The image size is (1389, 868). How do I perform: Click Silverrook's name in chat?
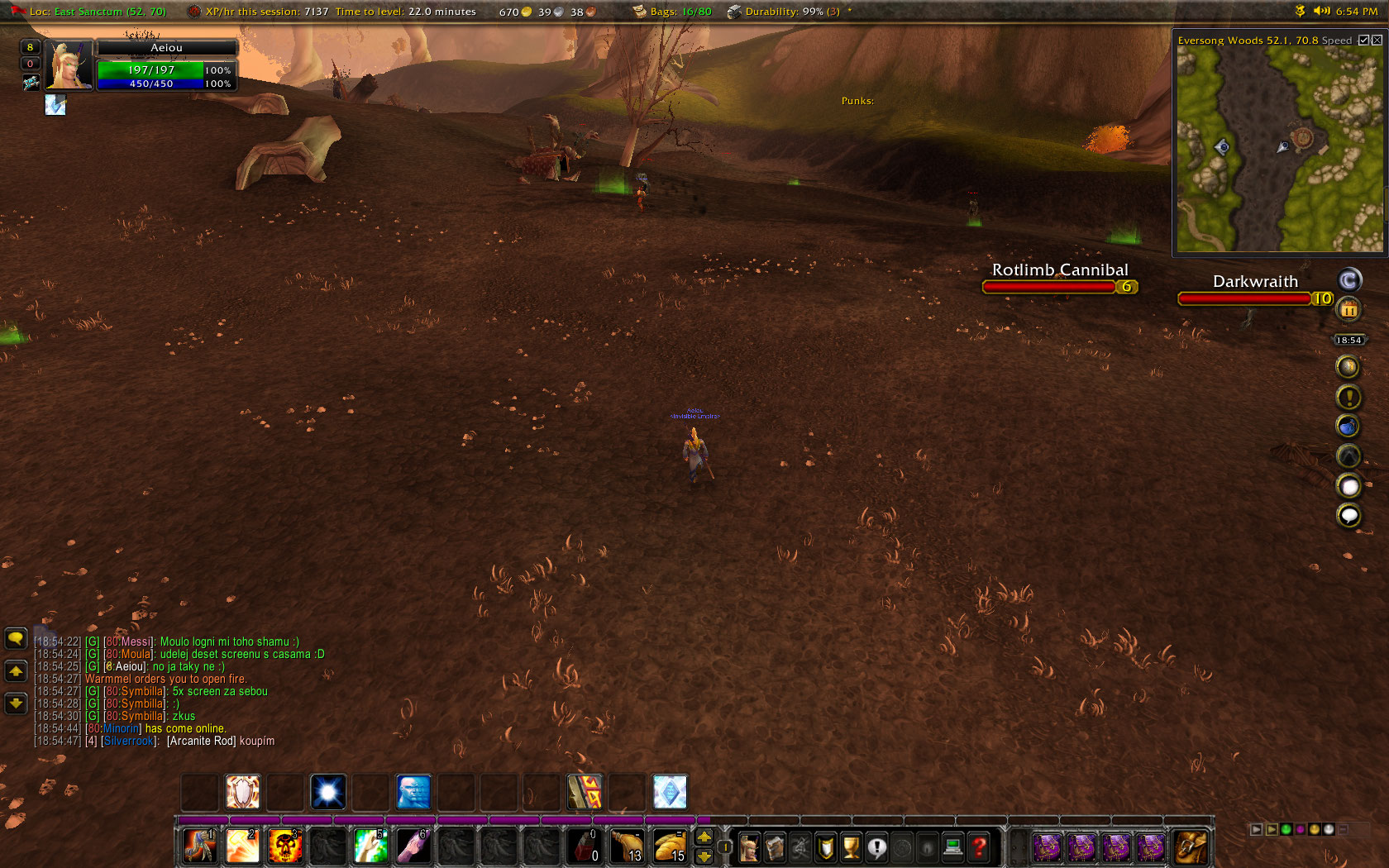[x=129, y=742]
